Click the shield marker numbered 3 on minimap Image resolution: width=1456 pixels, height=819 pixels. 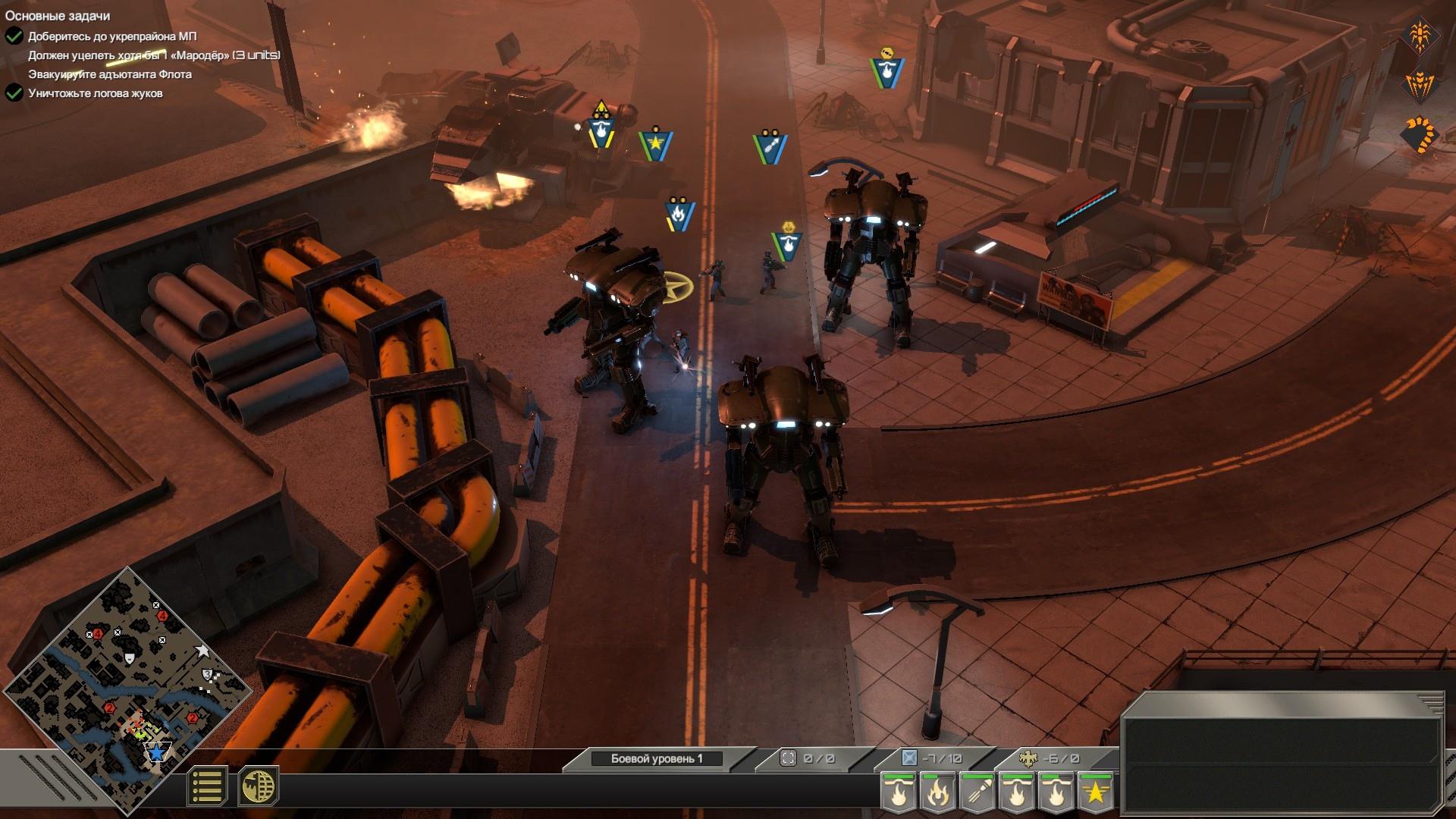(x=207, y=674)
